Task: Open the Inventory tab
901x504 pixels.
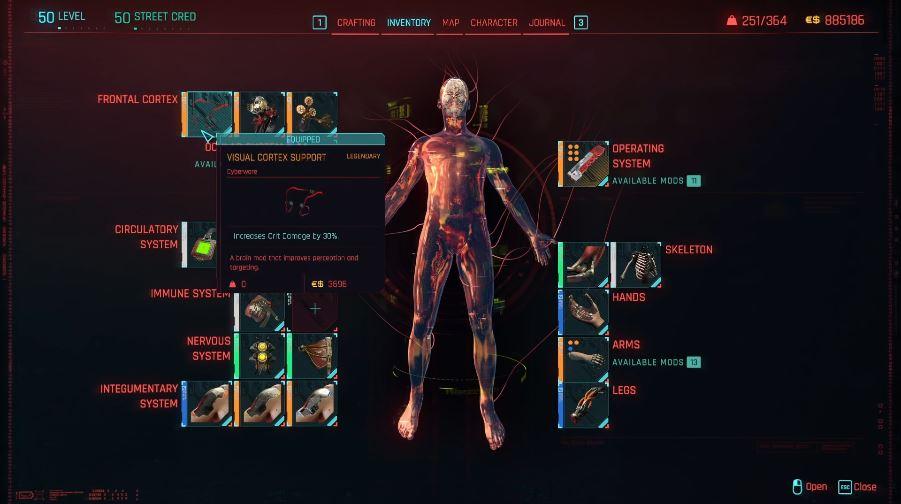Action: click(x=408, y=22)
